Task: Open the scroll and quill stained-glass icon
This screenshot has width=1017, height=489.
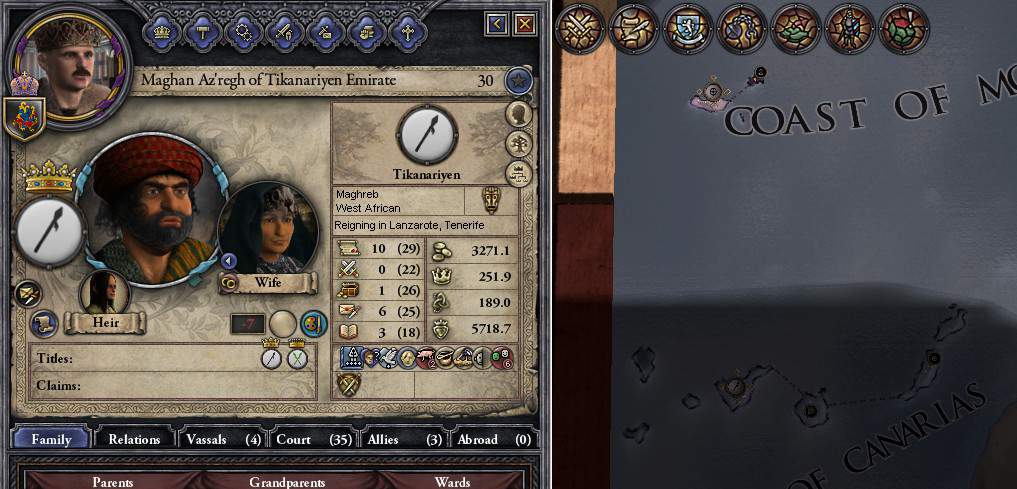Action: [x=634, y=27]
